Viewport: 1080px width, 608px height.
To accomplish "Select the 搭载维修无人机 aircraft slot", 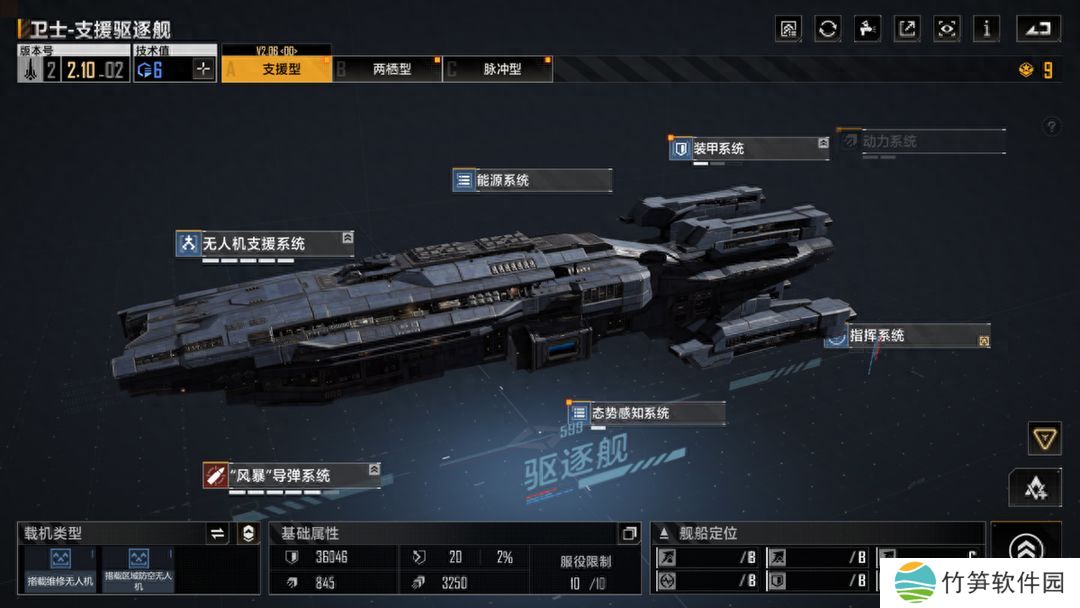I will pyautogui.click(x=60, y=567).
